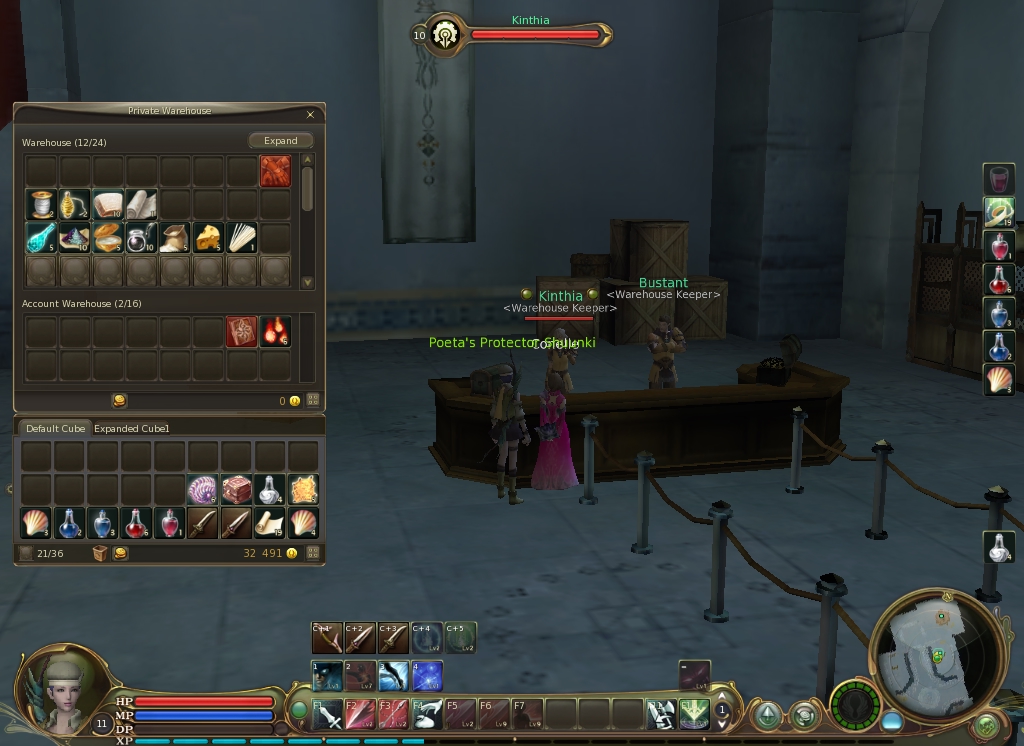Choose the red flame item in Account Warehouse

click(x=275, y=332)
